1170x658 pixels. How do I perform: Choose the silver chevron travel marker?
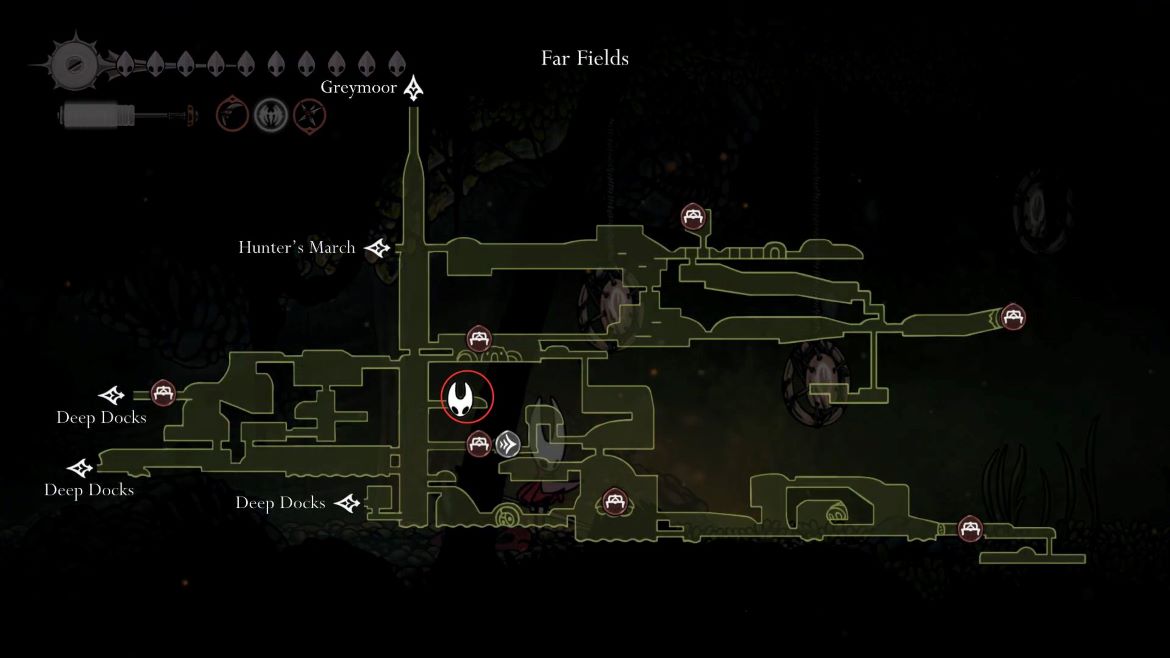coord(508,443)
